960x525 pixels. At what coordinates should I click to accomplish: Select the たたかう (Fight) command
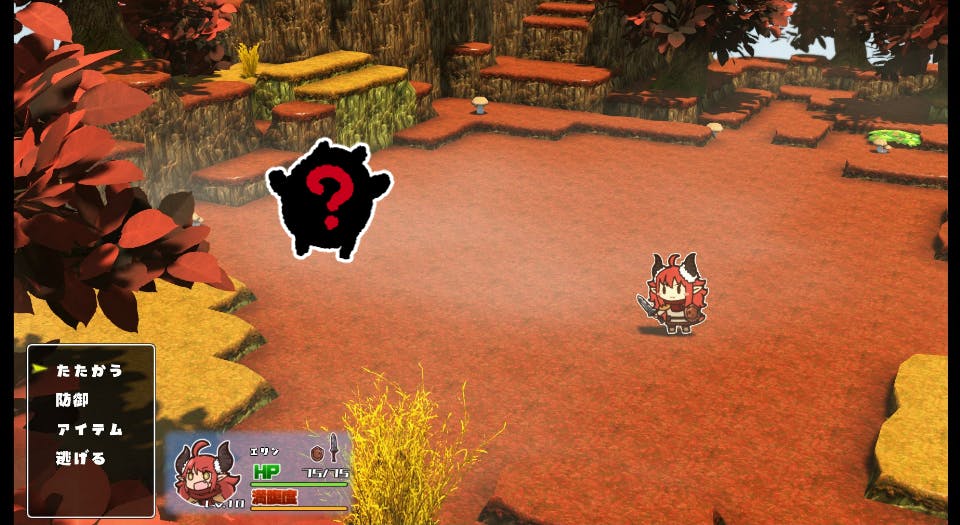(89, 371)
